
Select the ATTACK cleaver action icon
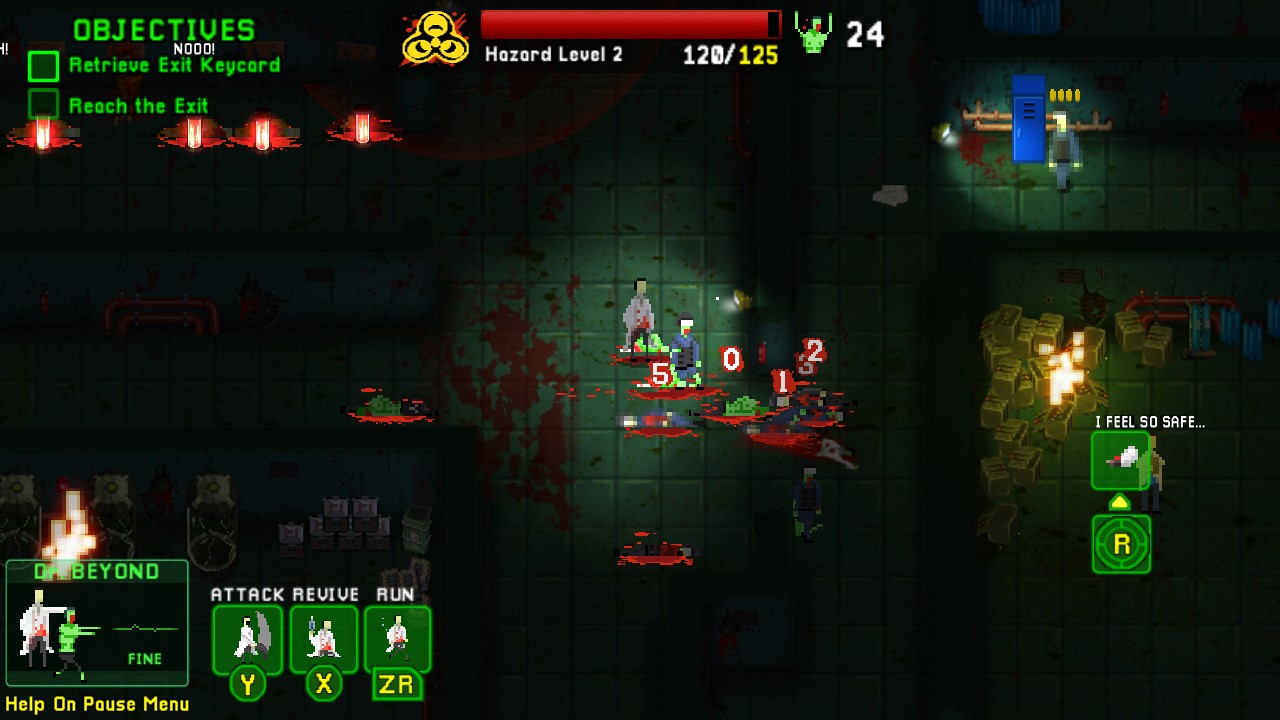tap(247, 638)
